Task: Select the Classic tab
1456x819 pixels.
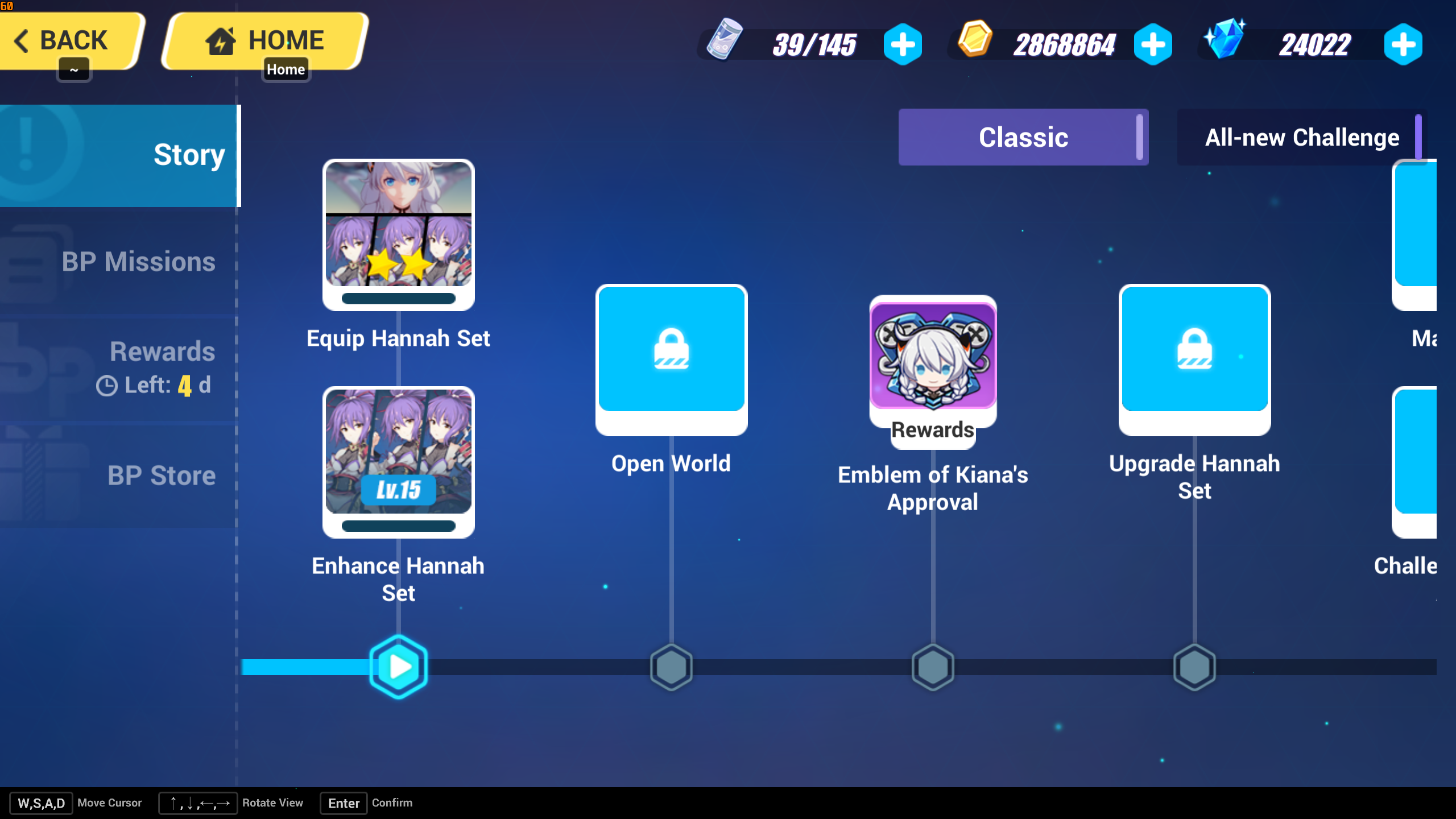Action: pos(1023,137)
